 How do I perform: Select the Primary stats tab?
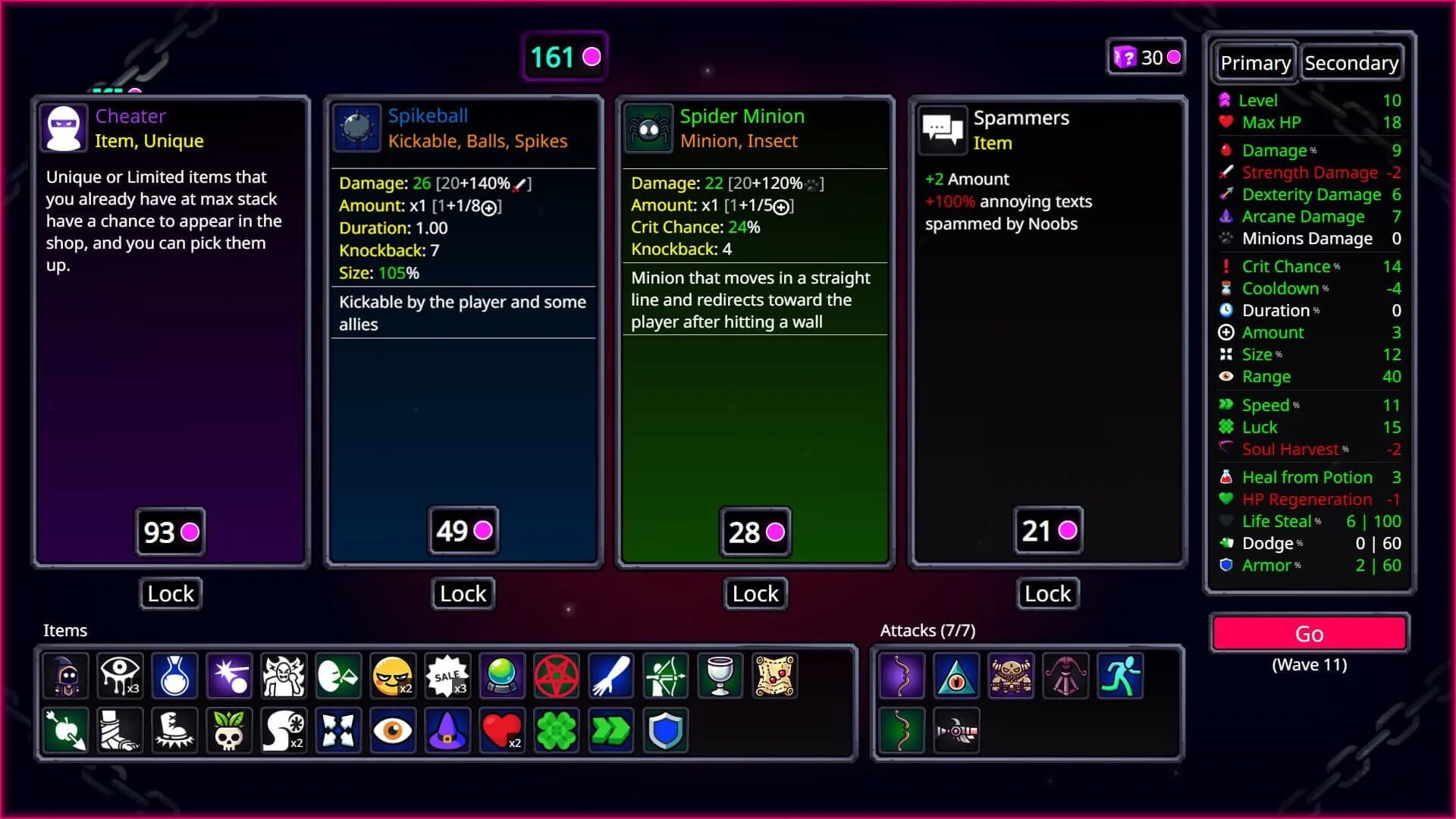[x=1255, y=62]
